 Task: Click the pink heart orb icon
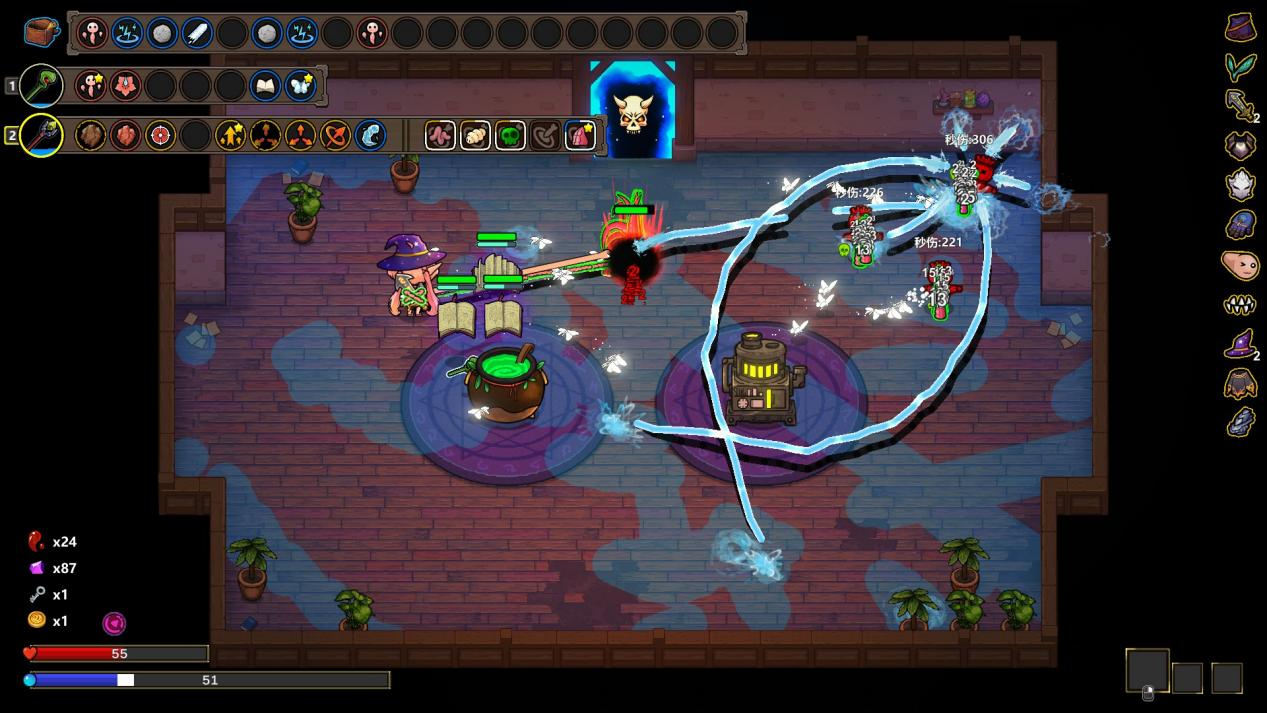pyautogui.click(x=115, y=624)
